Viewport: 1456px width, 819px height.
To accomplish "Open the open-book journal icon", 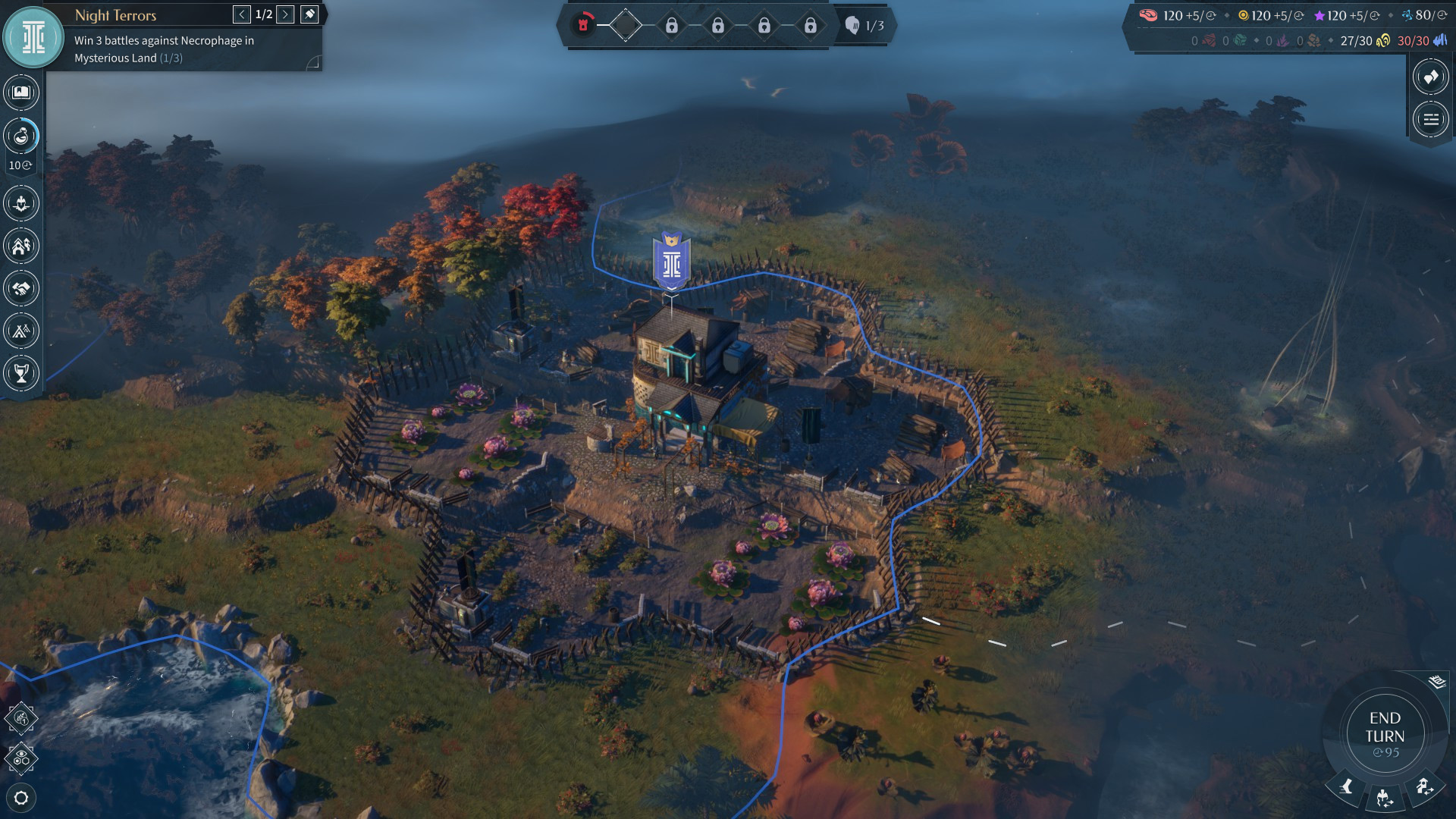I will [x=21, y=93].
